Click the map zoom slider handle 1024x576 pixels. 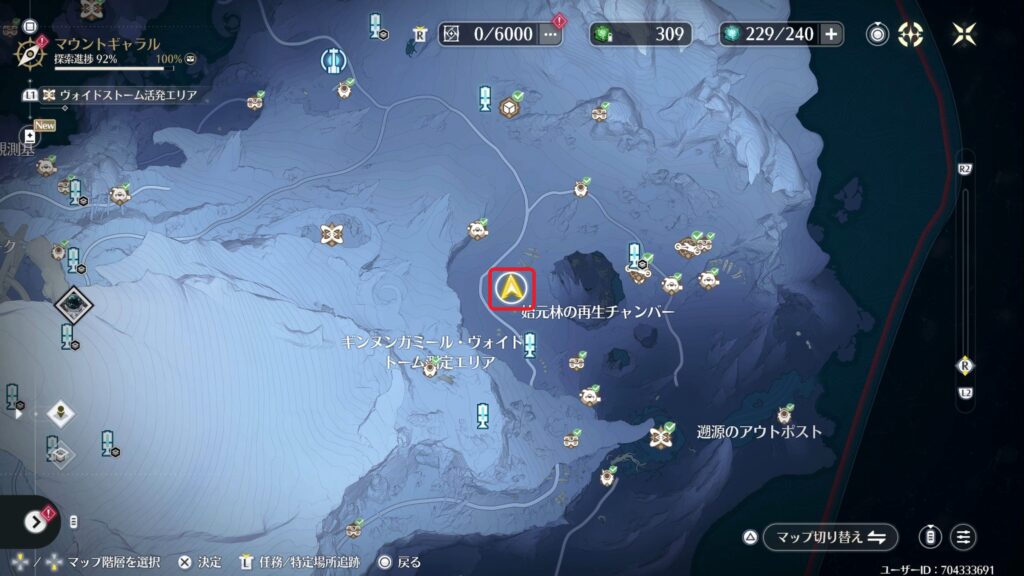[x=965, y=365]
